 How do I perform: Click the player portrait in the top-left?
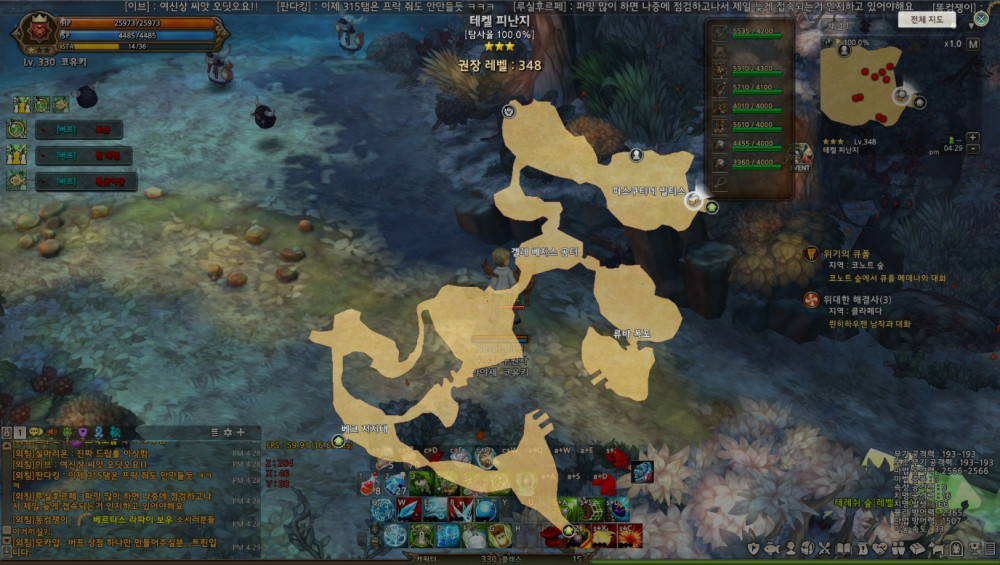[33, 33]
